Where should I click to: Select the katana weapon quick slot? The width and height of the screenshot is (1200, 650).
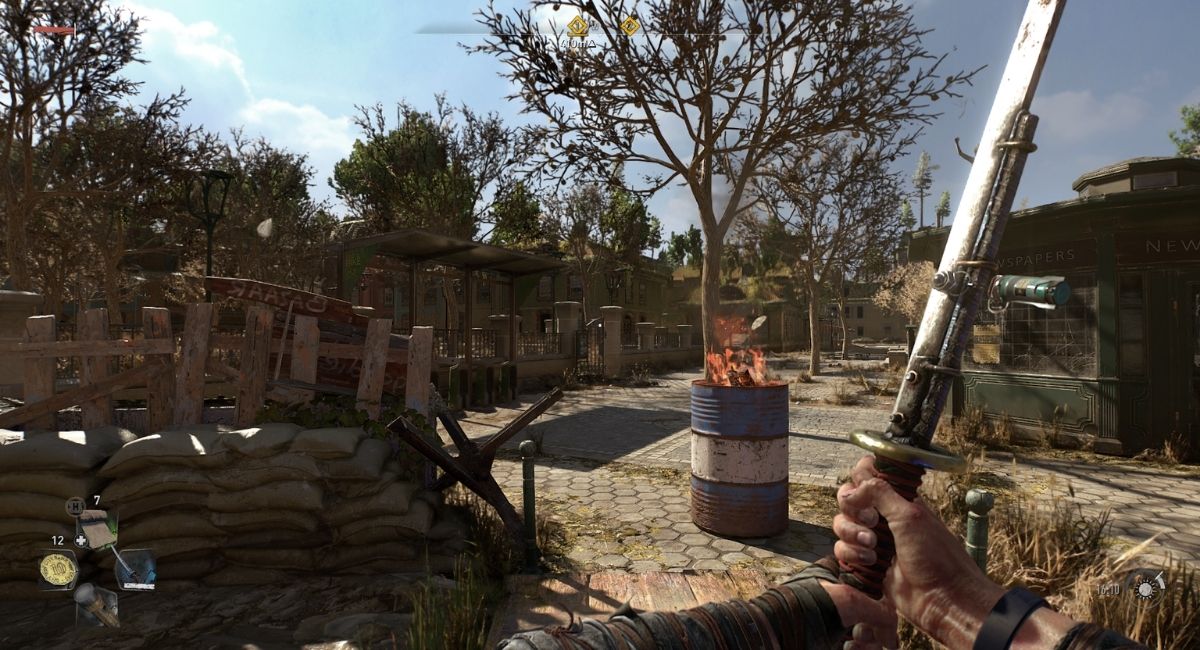(x=135, y=568)
